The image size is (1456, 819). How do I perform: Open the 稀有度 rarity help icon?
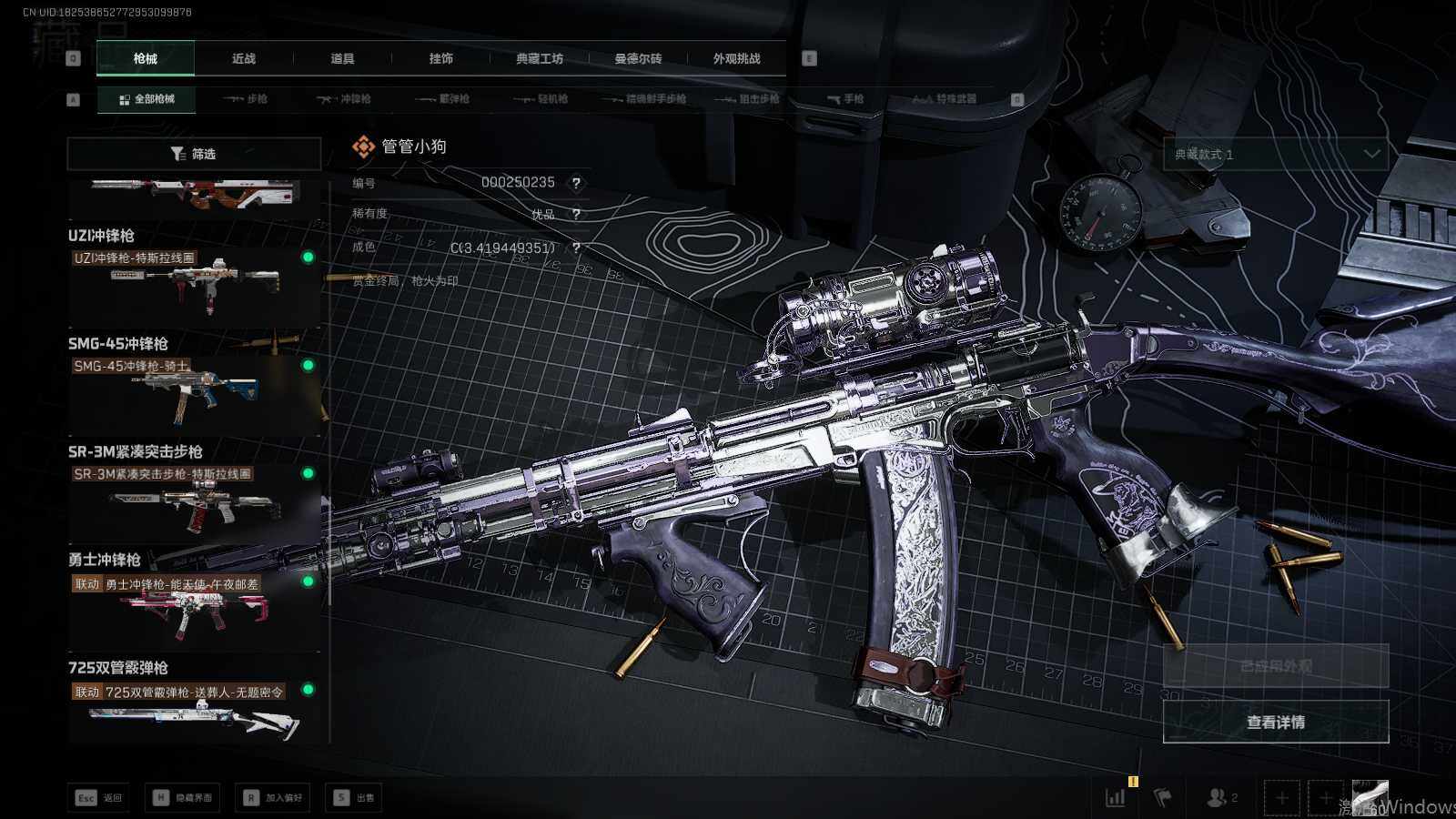point(576,215)
